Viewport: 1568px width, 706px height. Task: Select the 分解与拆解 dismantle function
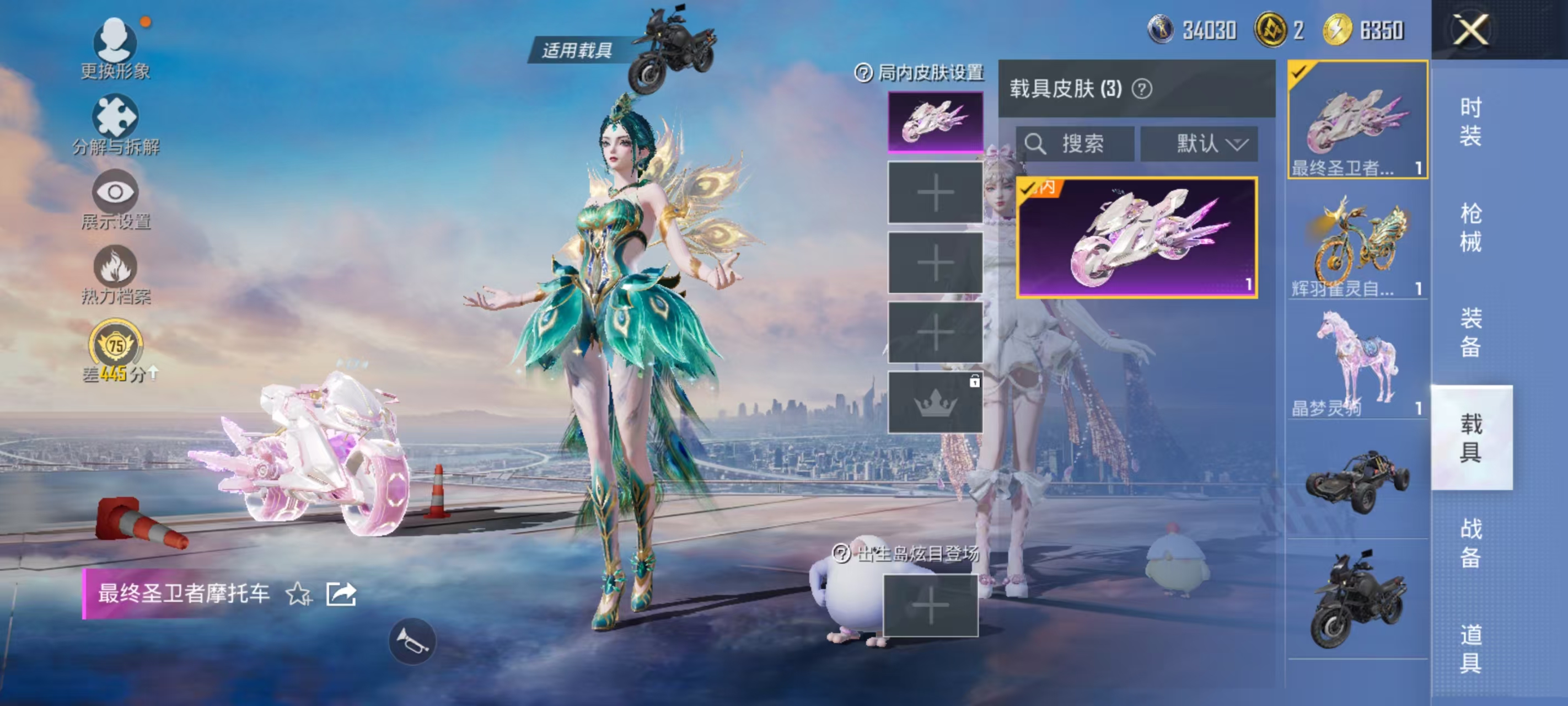pos(116,119)
